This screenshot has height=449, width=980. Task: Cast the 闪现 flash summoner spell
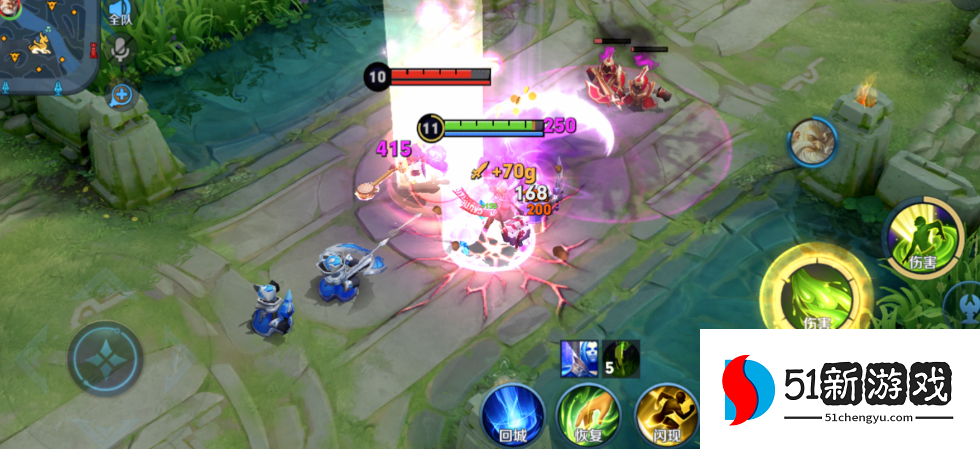coord(663,412)
